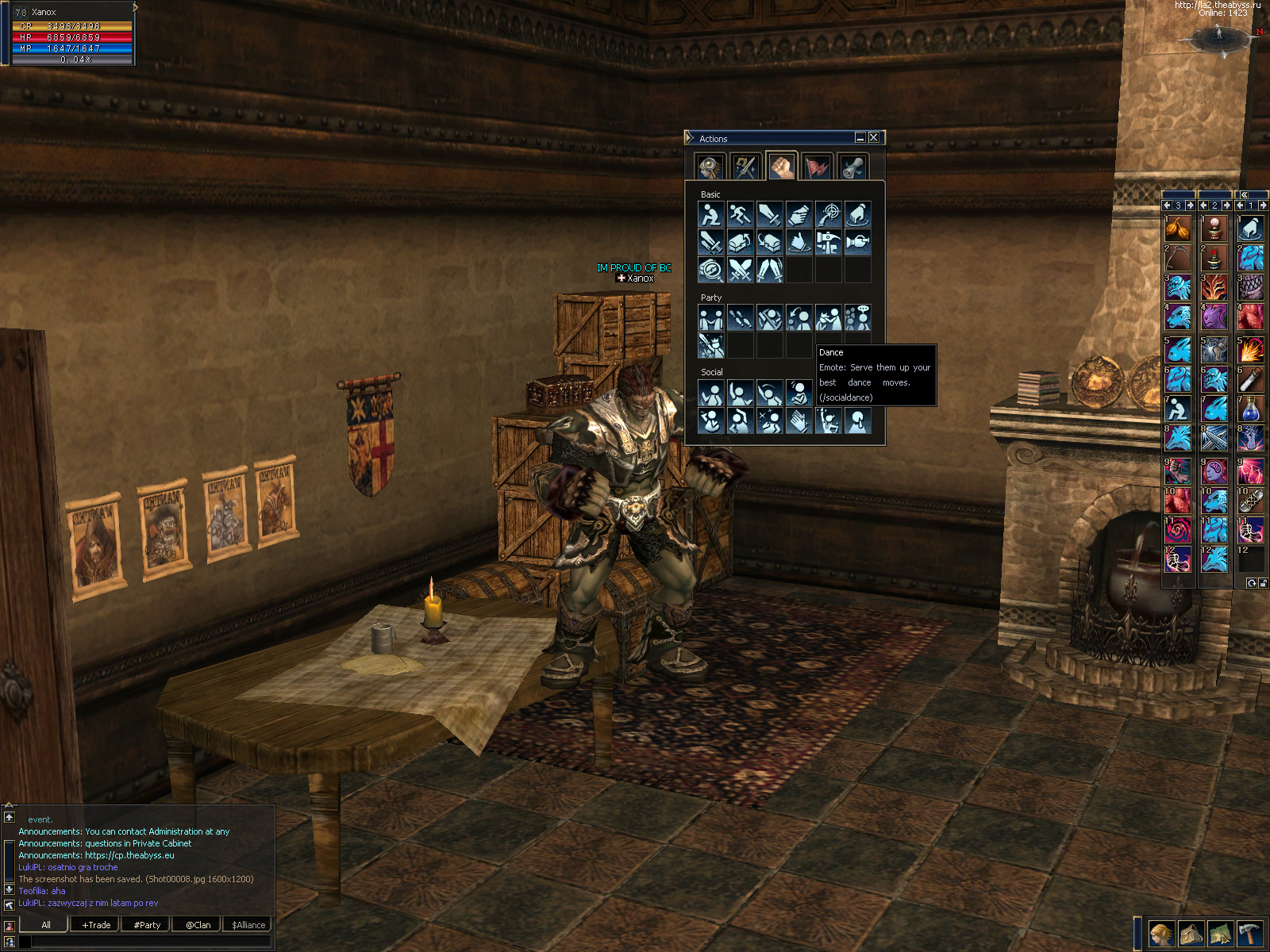Activate the crossed swords action in Basic
The image size is (1270, 952).
[740, 270]
